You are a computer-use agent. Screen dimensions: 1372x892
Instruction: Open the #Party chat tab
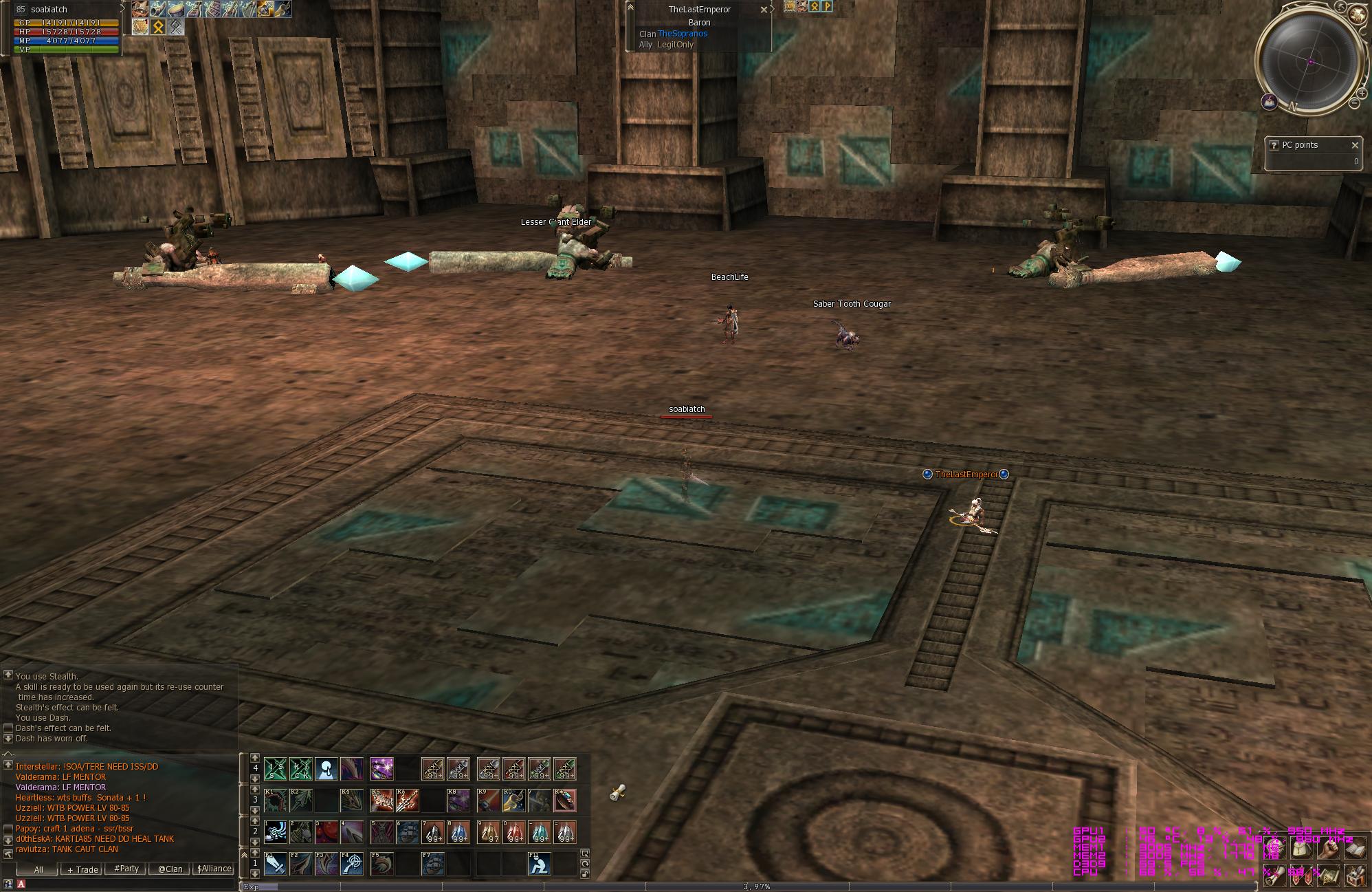pyautogui.click(x=126, y=869)
